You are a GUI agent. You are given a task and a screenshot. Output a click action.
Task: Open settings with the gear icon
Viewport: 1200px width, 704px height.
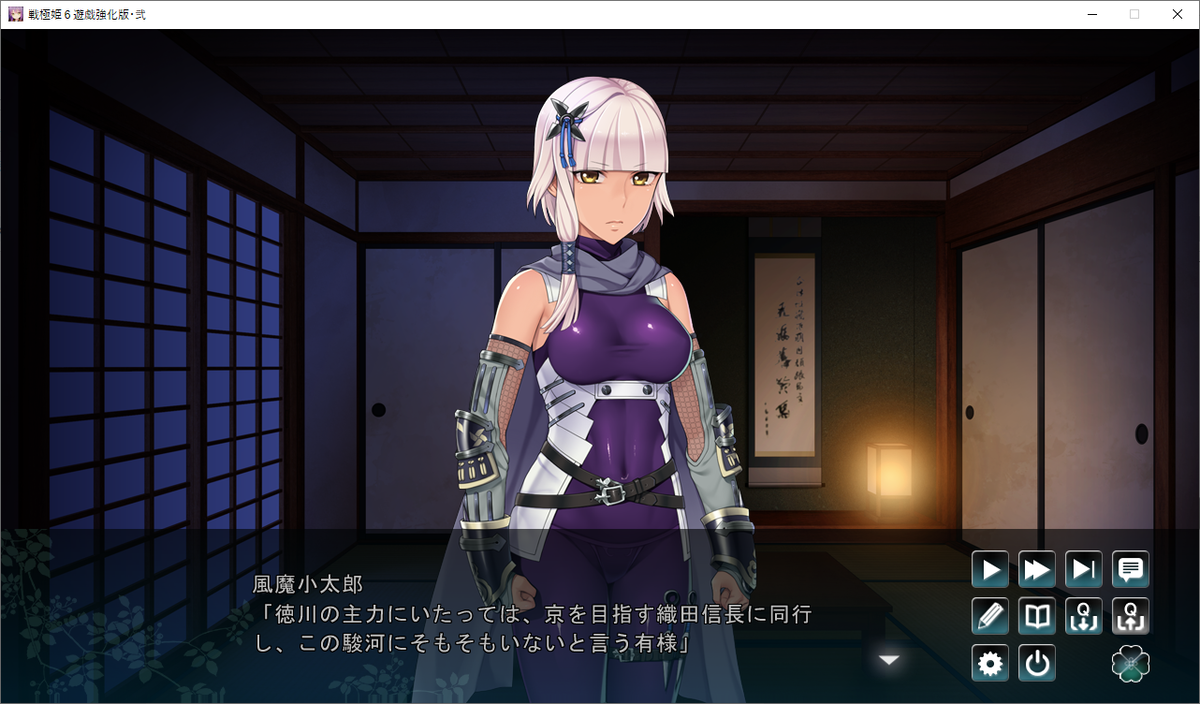pyautogui.click(x=990, y=663)
